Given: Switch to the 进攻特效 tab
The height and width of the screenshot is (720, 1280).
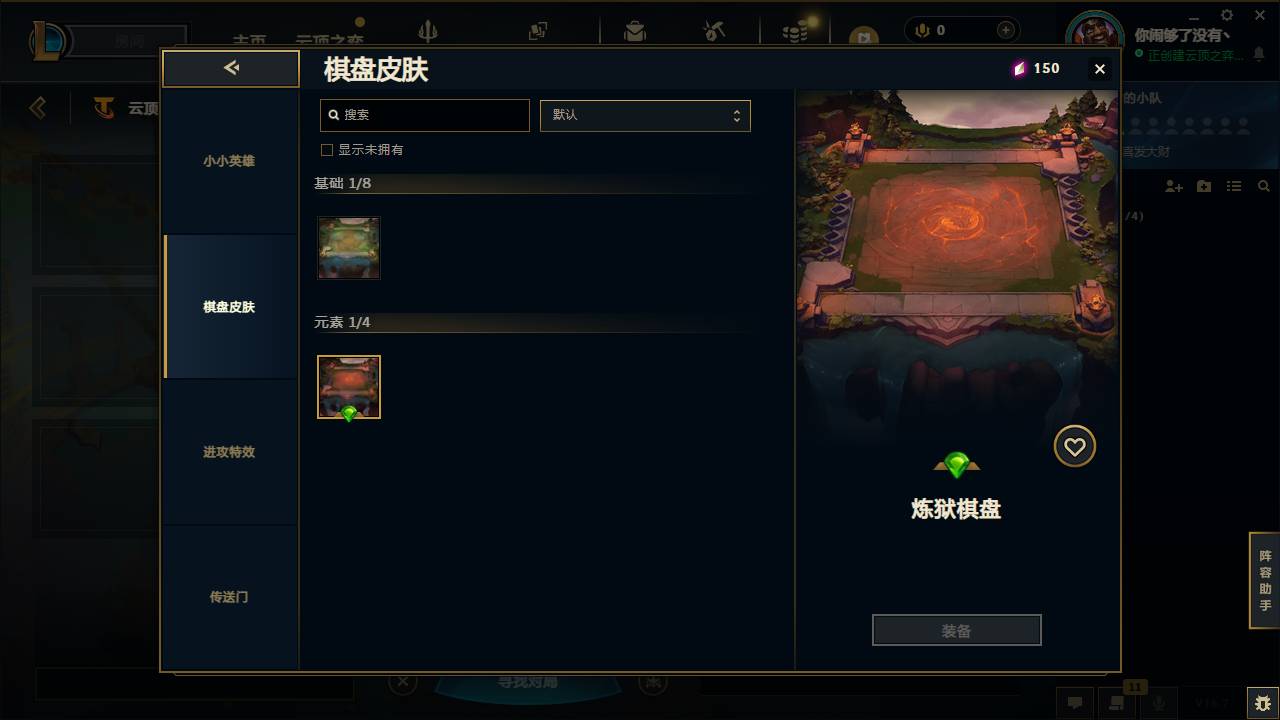Looking at the screenshot, I should (230, 452).
